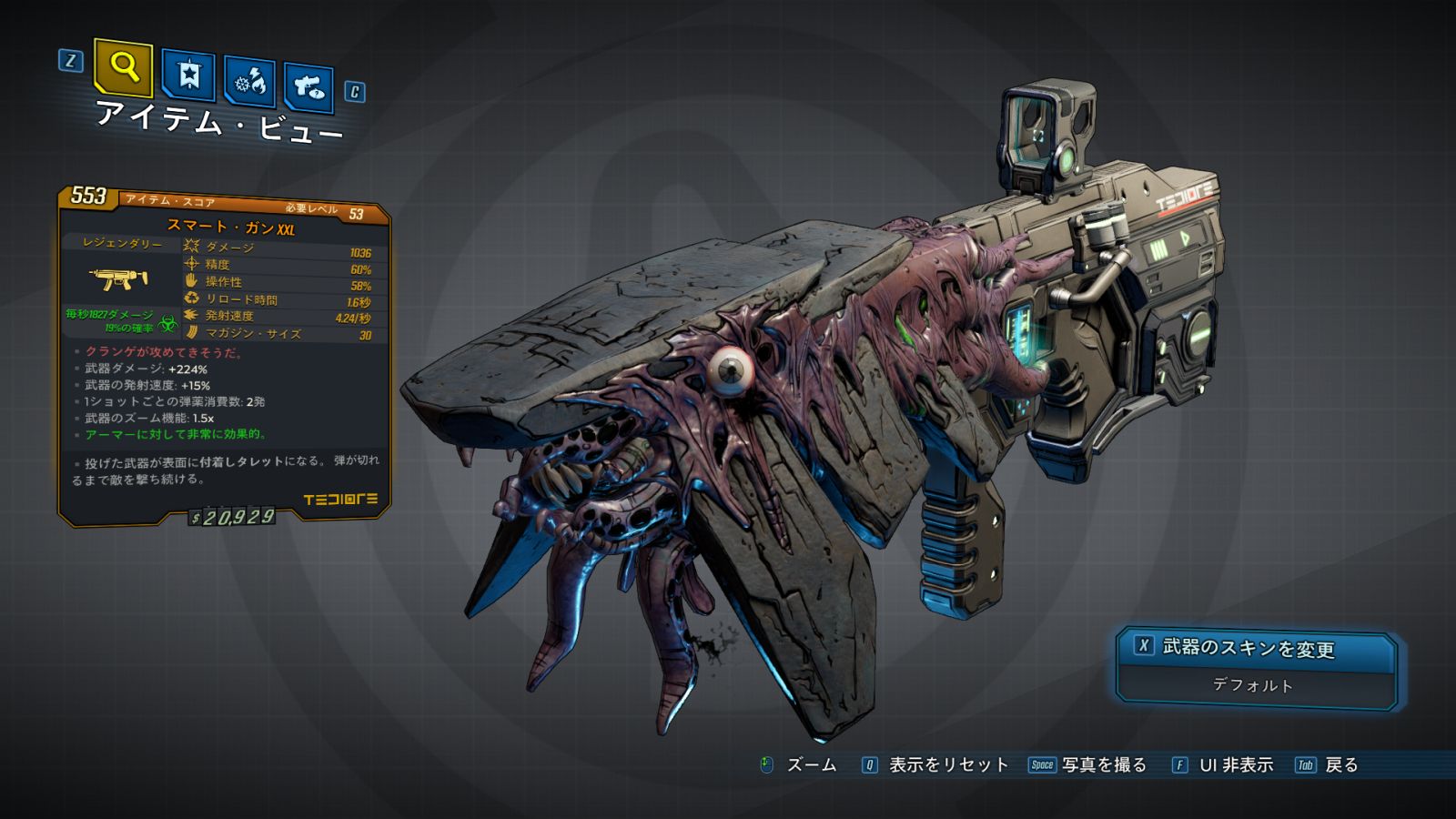Viewport: 1456px width, 819px height.
Task: Click the 表示をリセット option
Action: (947, 765)
